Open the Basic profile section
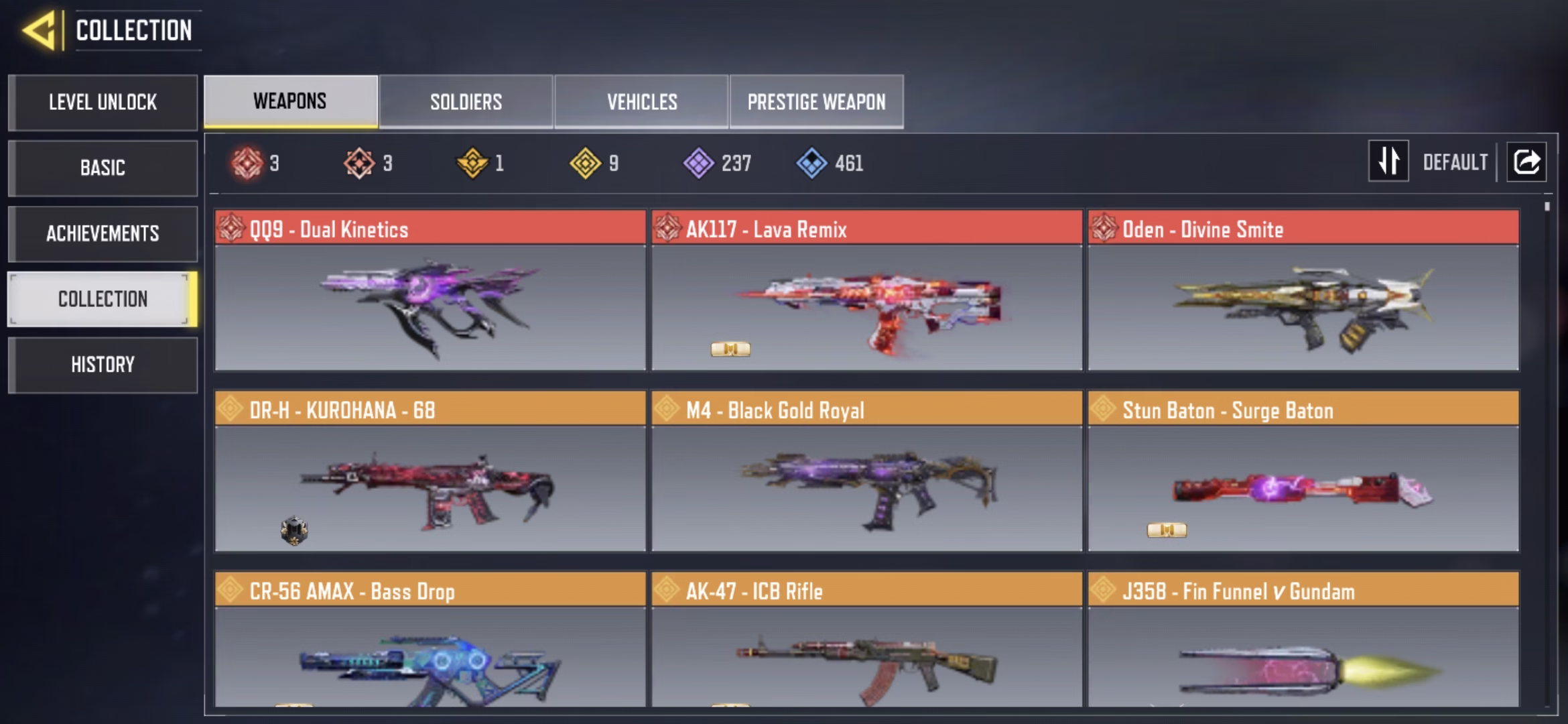Screen dimensions: 1568x724 tap(103, 168)
